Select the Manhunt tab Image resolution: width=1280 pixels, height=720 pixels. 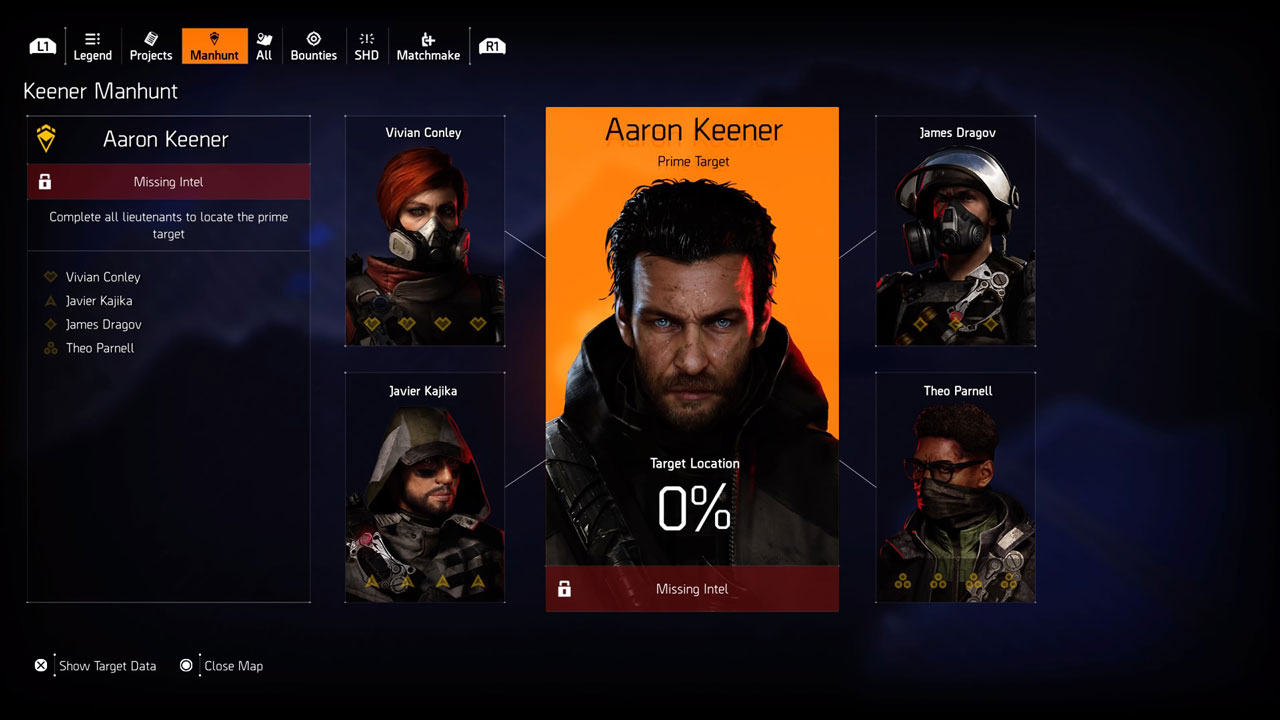coord(214,46)
